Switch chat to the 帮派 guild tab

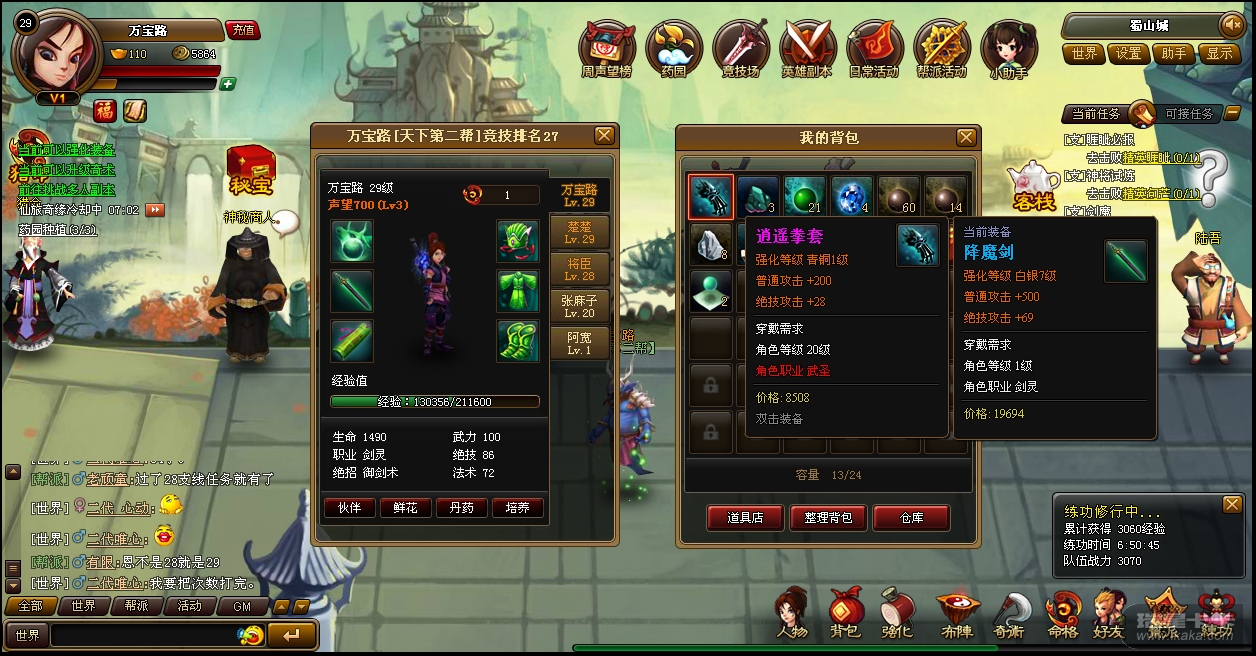coord(136,606)
